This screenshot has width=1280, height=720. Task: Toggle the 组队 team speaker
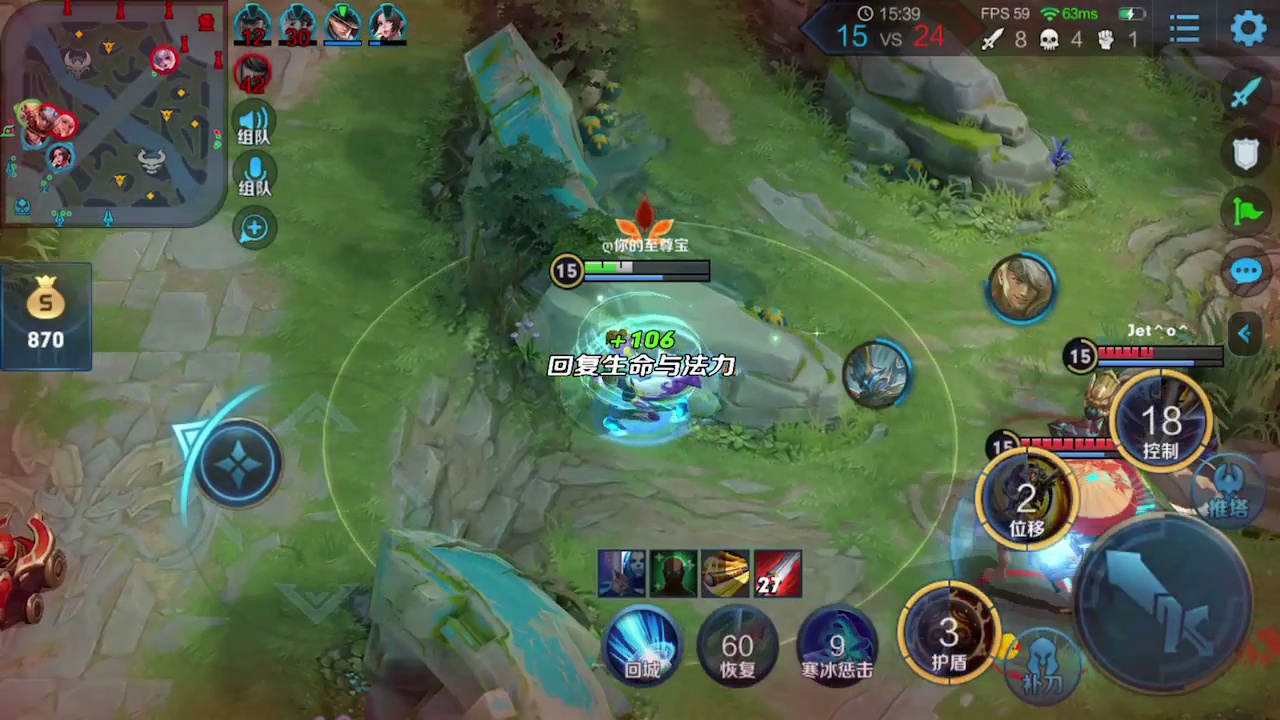255,124
